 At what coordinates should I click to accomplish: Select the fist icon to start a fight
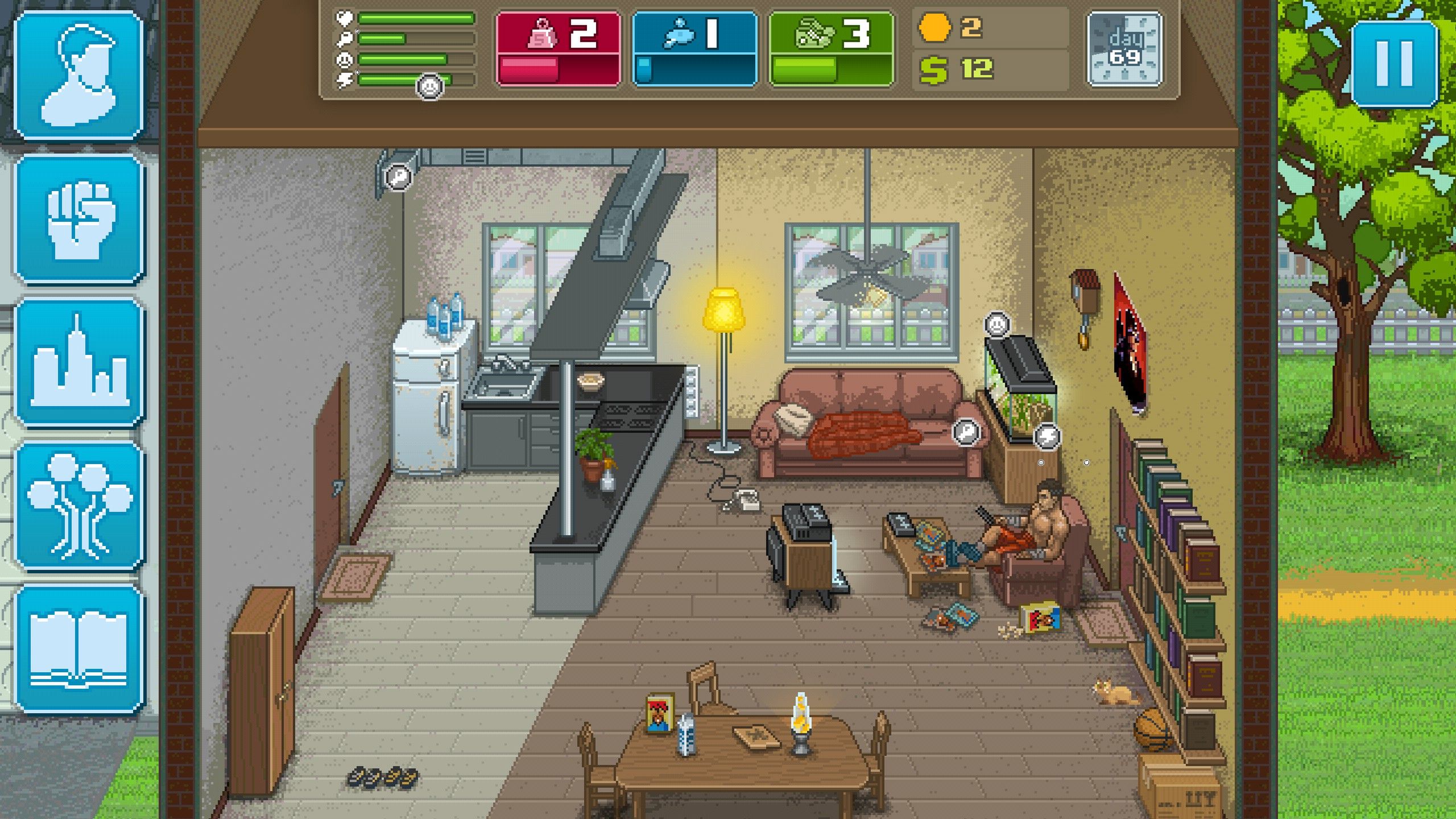[x=78, y=221]
